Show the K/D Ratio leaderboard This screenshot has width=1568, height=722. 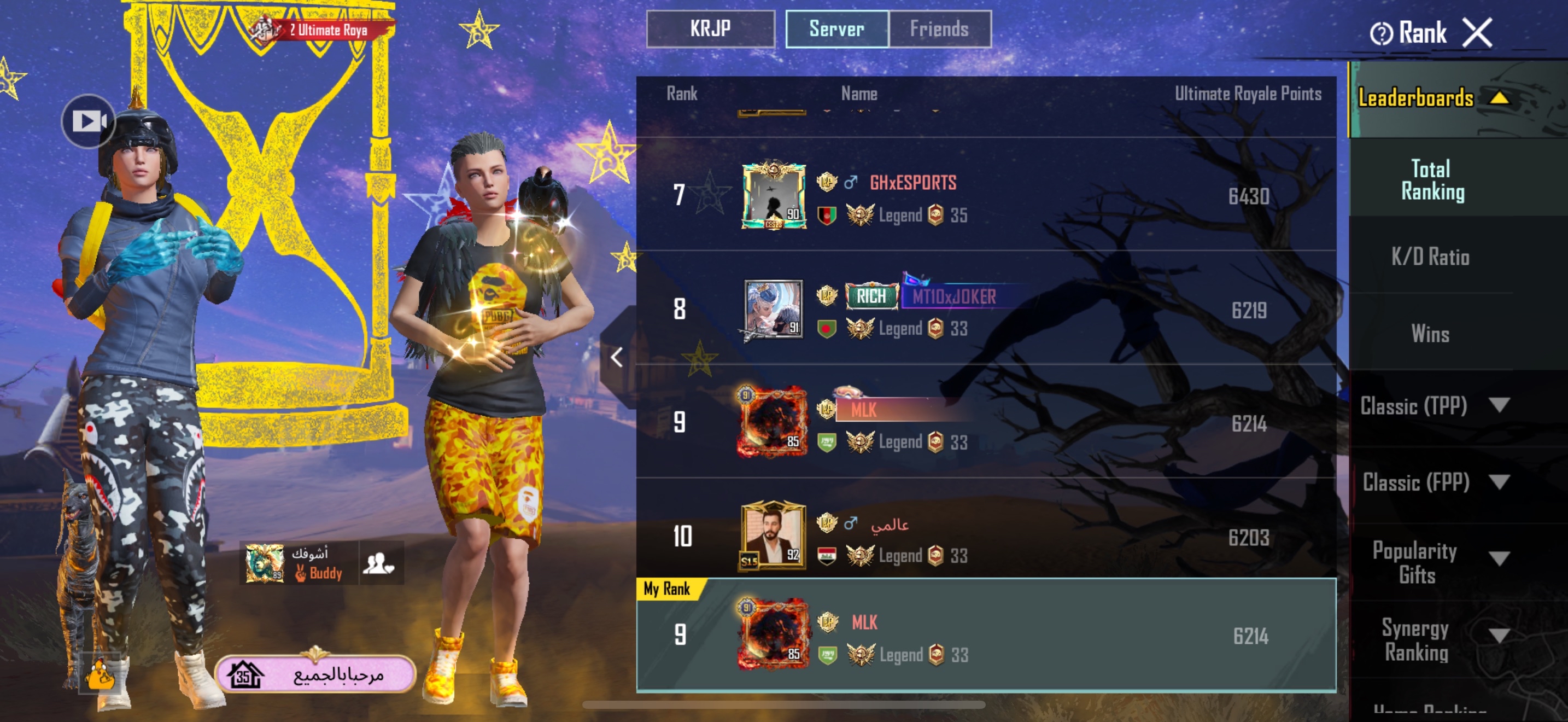(1430, 257)
